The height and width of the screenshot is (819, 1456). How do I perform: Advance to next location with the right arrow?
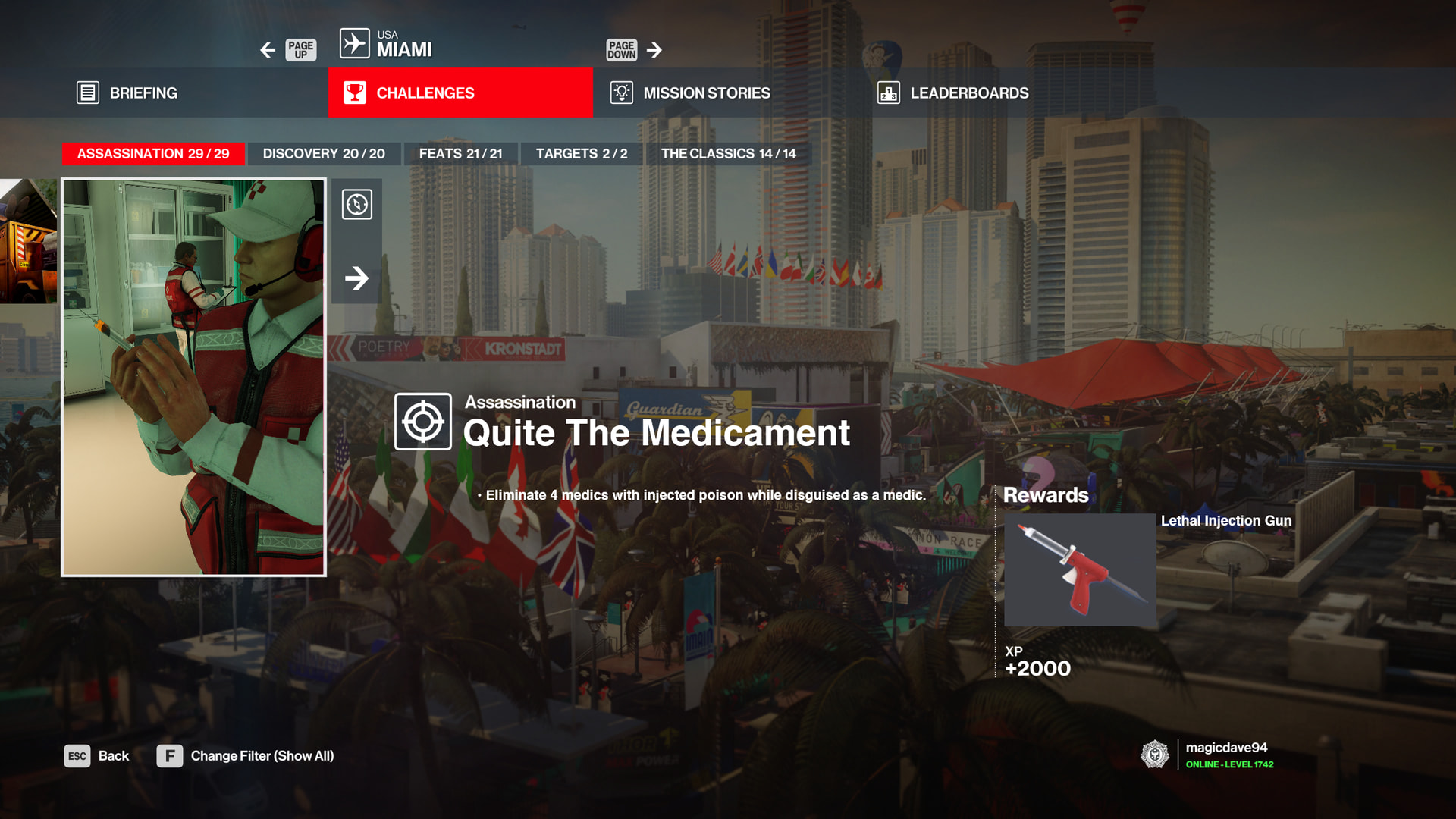coord(654,50)
